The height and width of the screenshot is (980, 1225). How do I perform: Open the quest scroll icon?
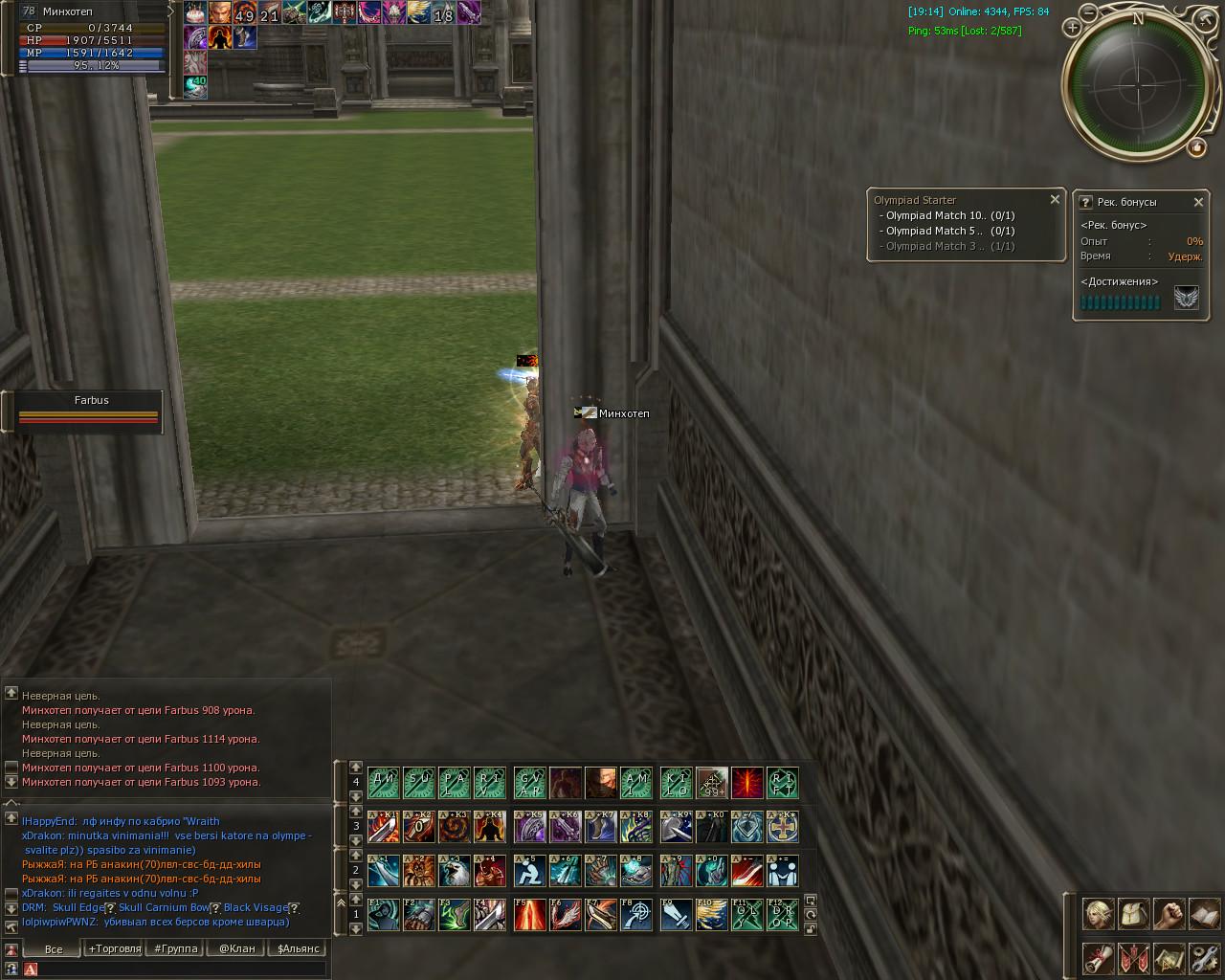coord(1098,957)
